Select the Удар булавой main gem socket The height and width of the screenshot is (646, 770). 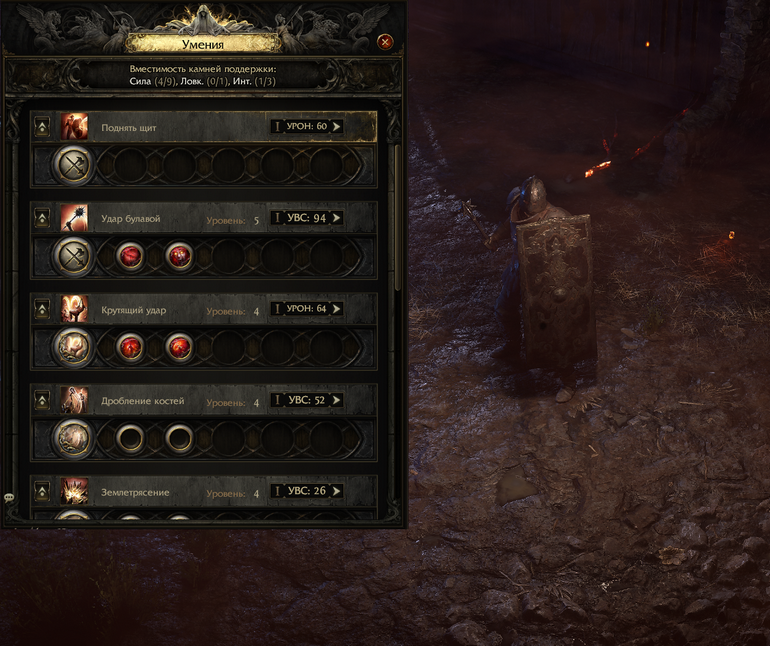tap(73, 256)
